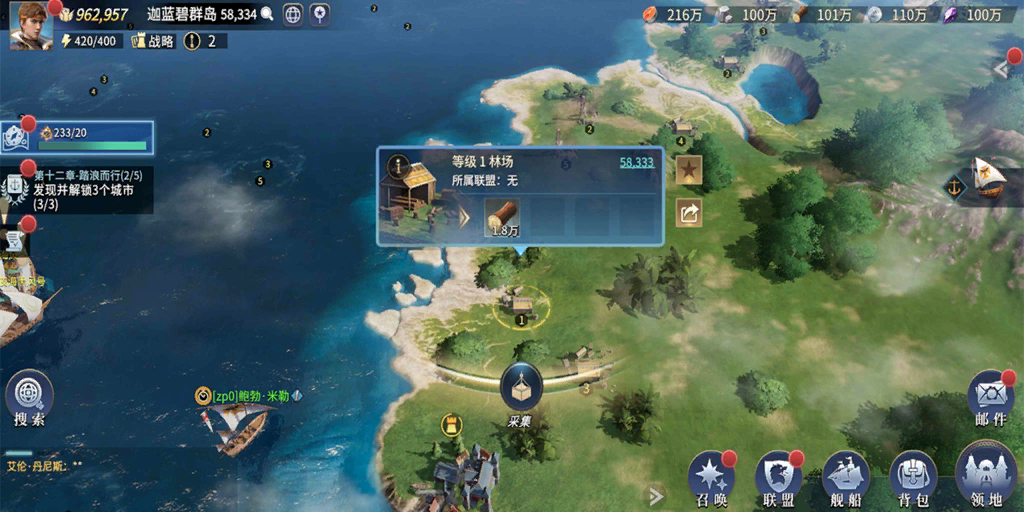Image resolution: width=1024 pixels, height=512 pixels.
Task: Click the wood log resource slot
Action: click(x=502, y=217)
